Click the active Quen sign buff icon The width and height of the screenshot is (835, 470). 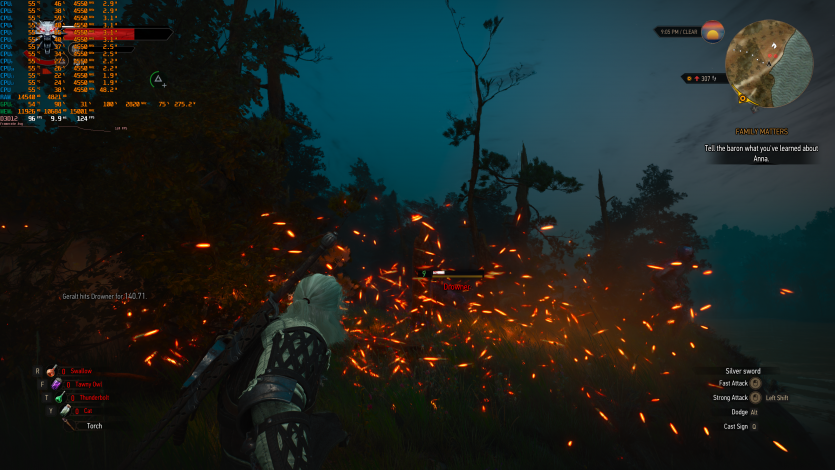(157, 79)
